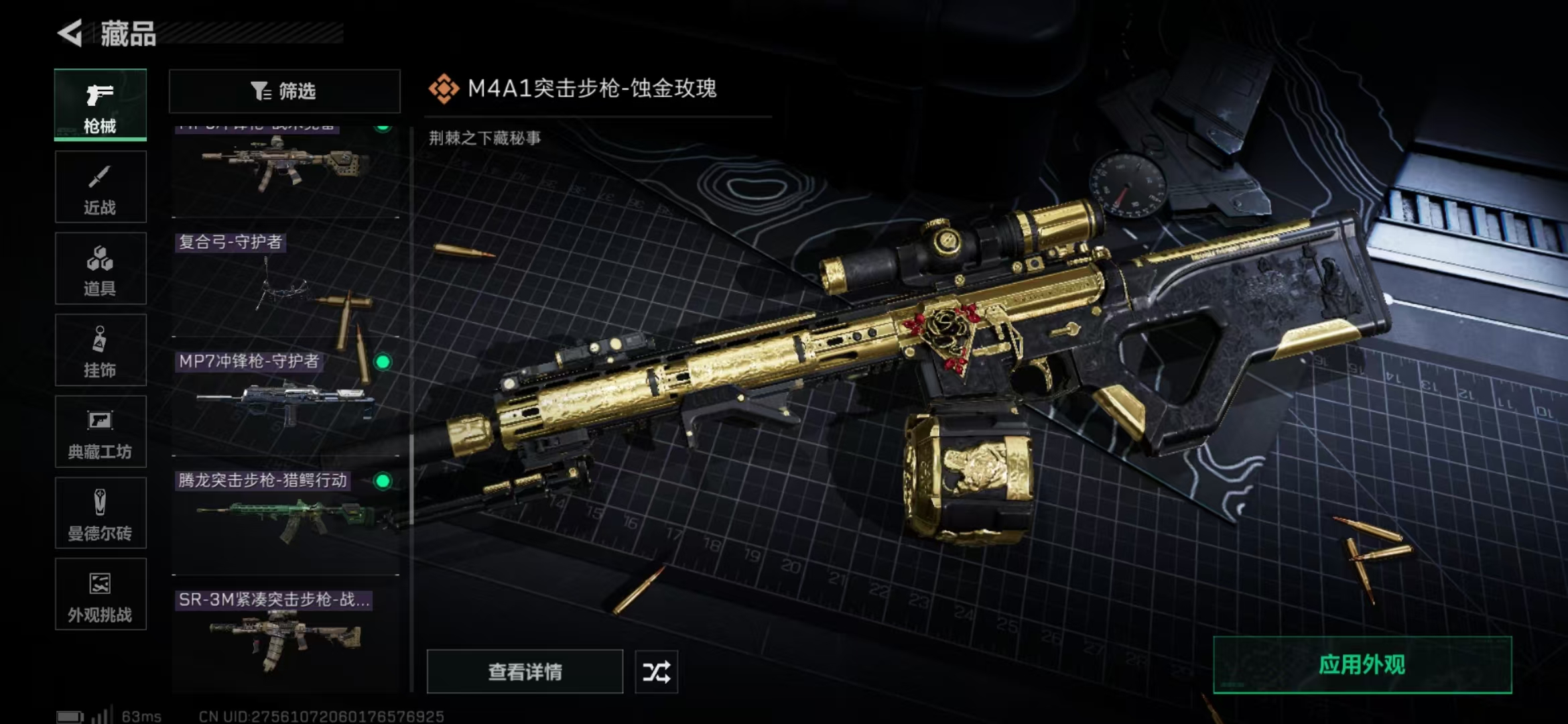Screen dimensions: 1568x724
Task: Select the 道具 items category
Action: point(101,269)
